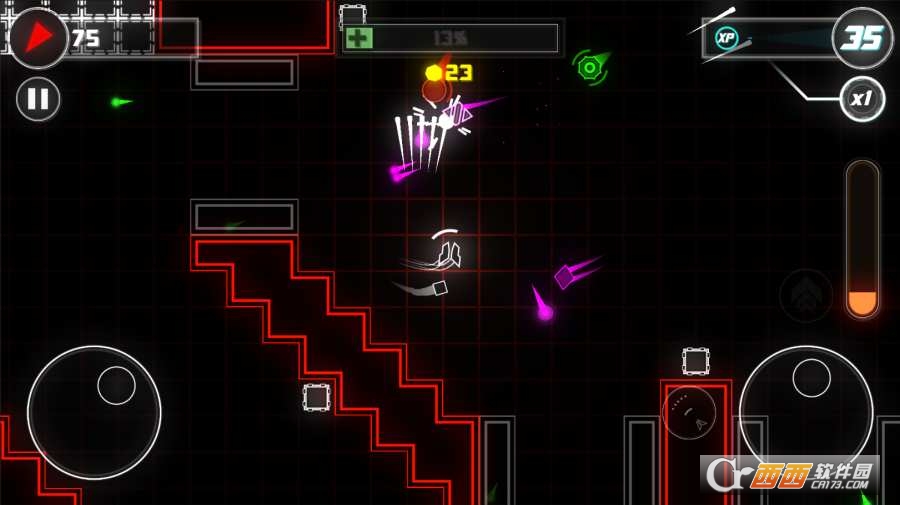Tap the left movement joystick
This screenshot has width=900, height=505.
(x=94, y=413)
